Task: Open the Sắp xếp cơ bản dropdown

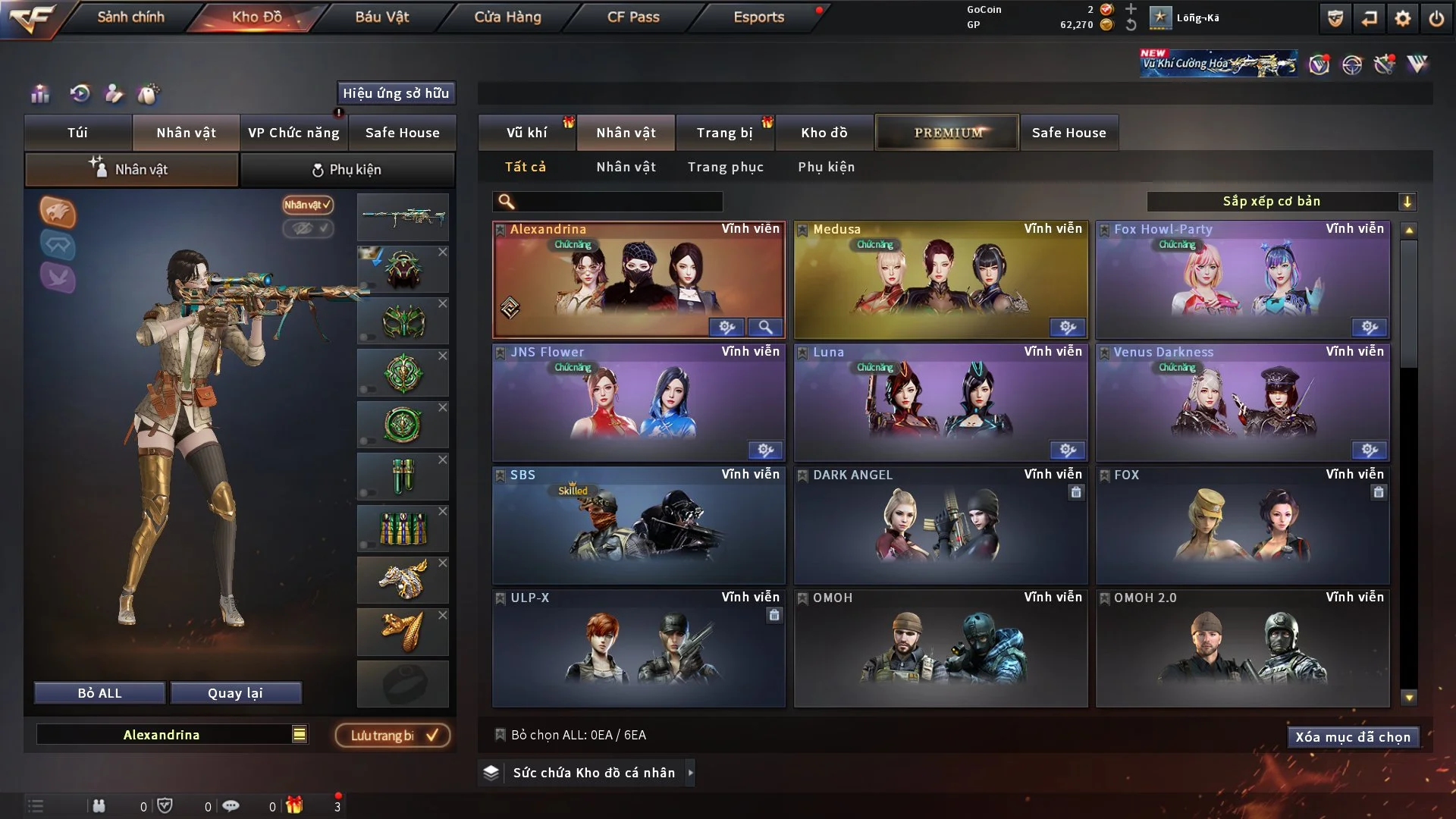Action: click(1281, 202)
